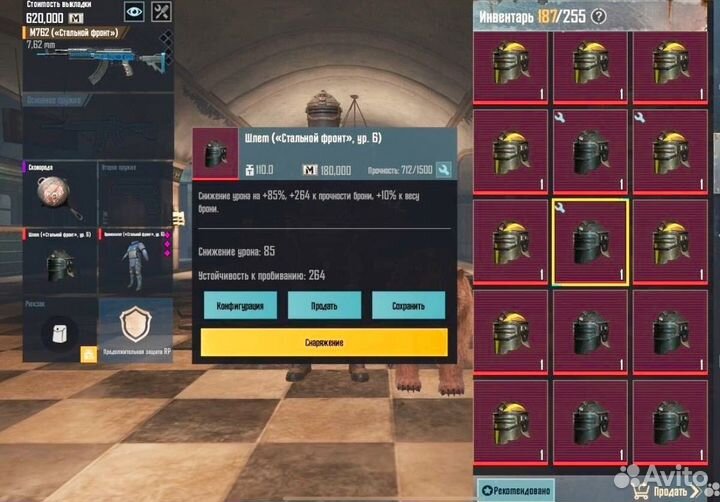Activate the Рекомендовано sort button
This screenshot has height=502, width=720.
[516, 491]
